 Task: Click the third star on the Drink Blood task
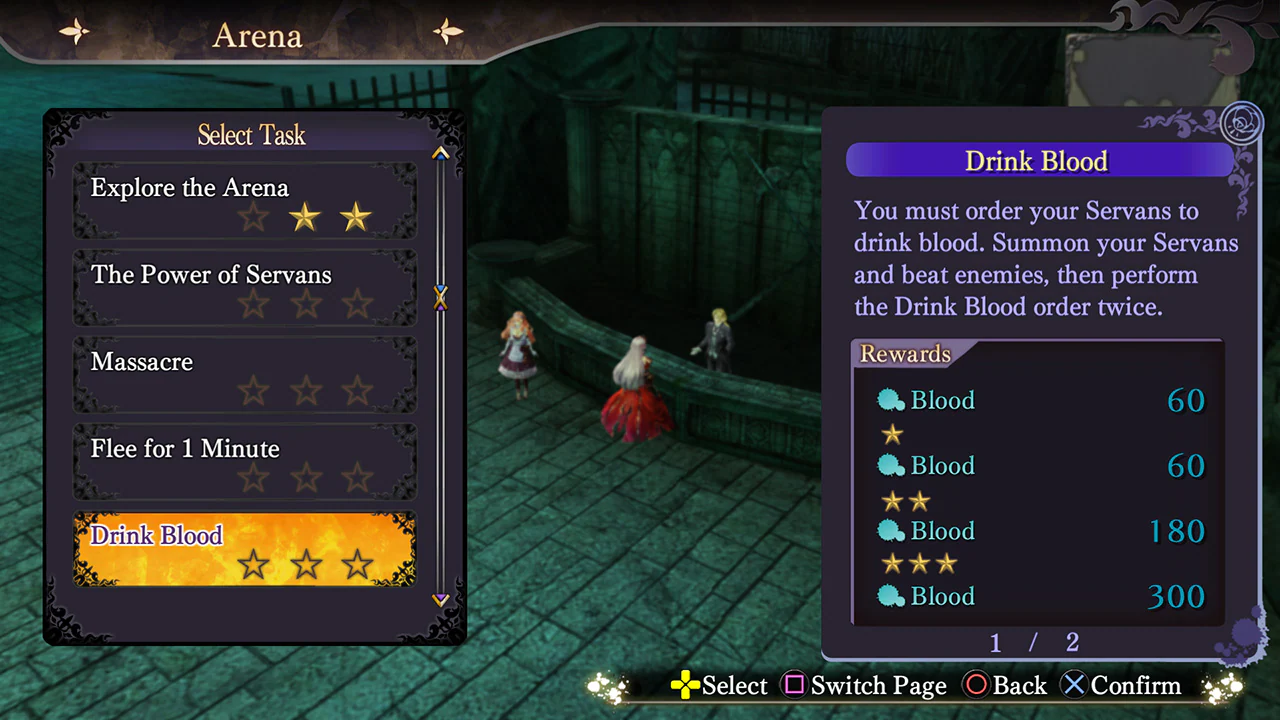(x=357, y=565)
